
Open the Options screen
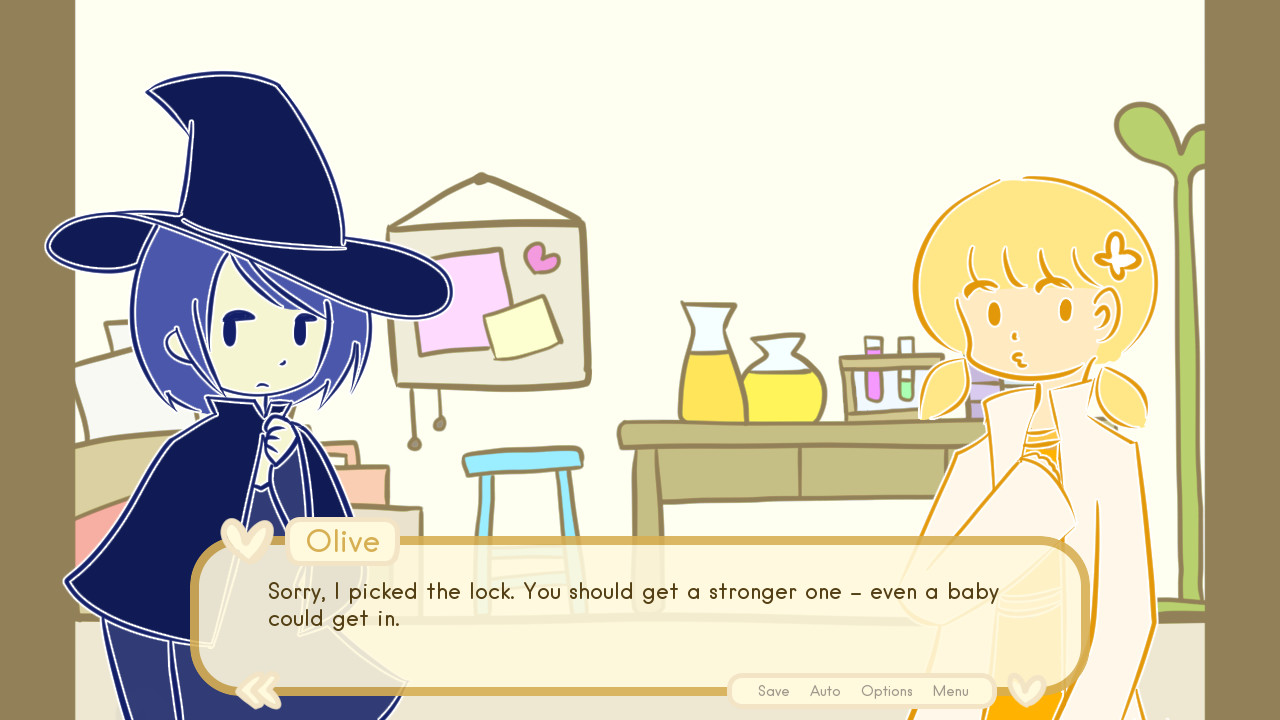886,690
